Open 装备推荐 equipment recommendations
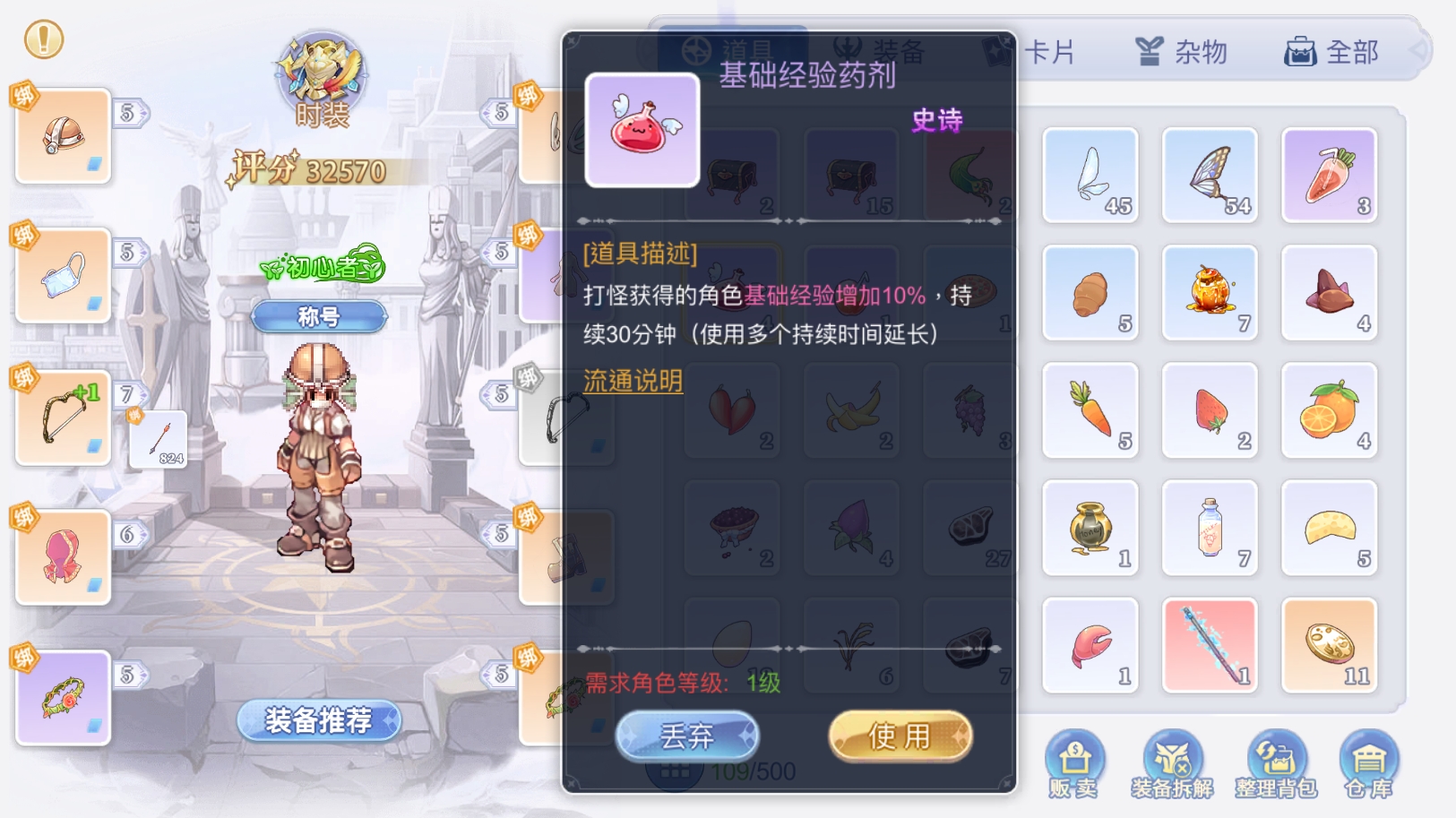Viewport: 1456px width, 818px height. pyautogui.click(x=318, y=721)
